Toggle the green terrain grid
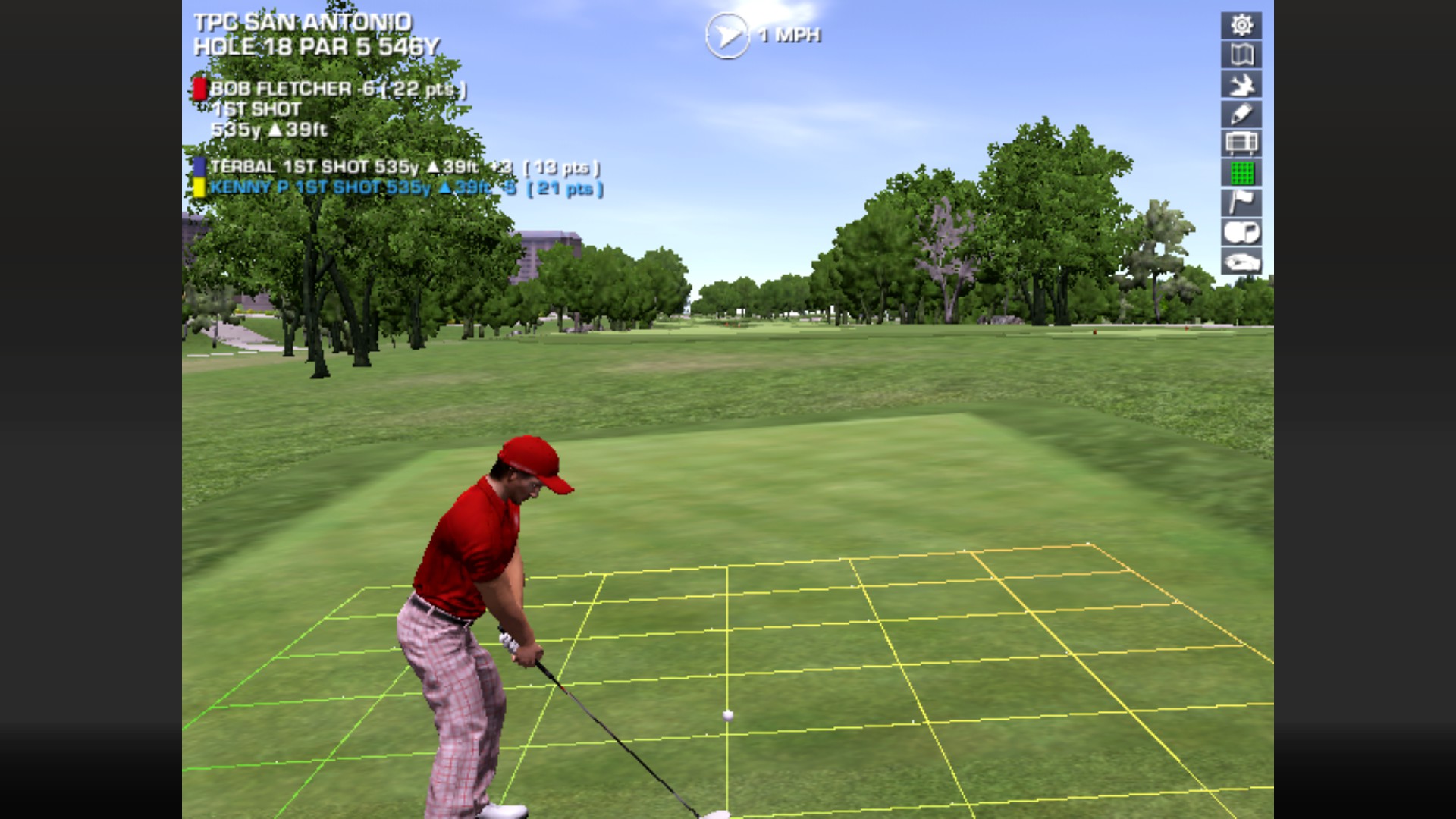 tap(1241, 173)
